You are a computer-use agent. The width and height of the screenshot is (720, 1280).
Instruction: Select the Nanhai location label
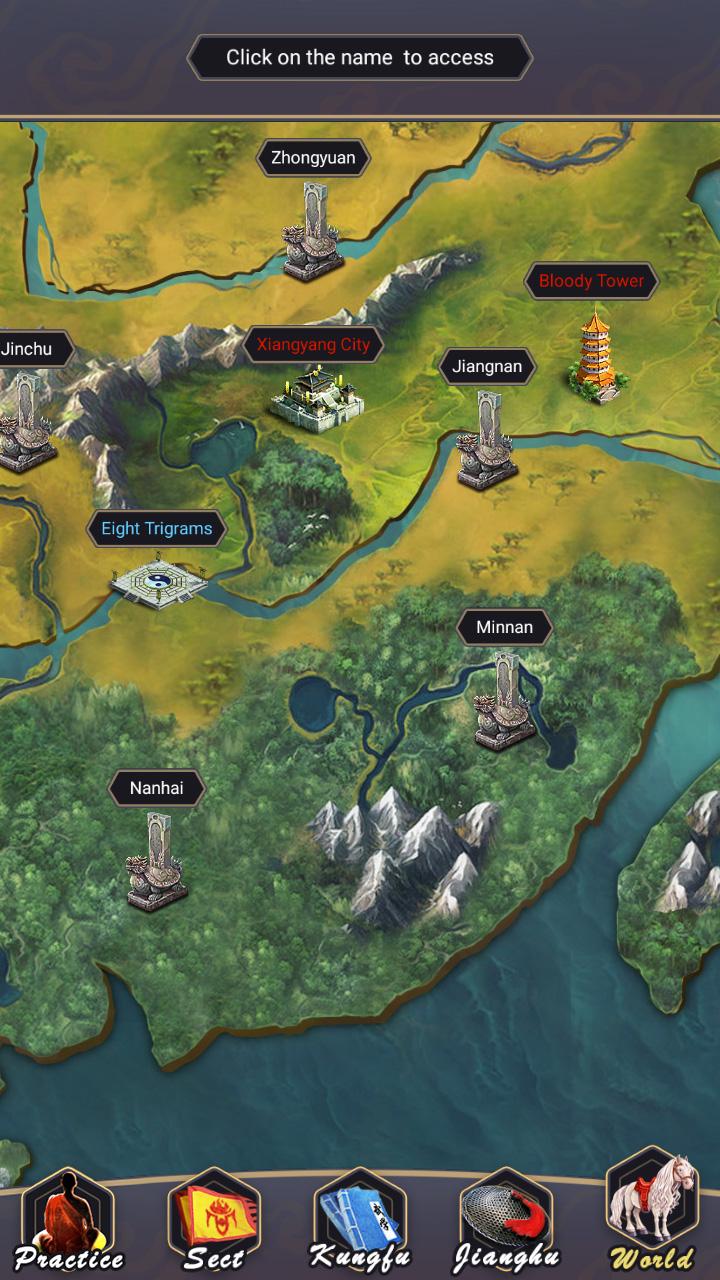(157, 788)
